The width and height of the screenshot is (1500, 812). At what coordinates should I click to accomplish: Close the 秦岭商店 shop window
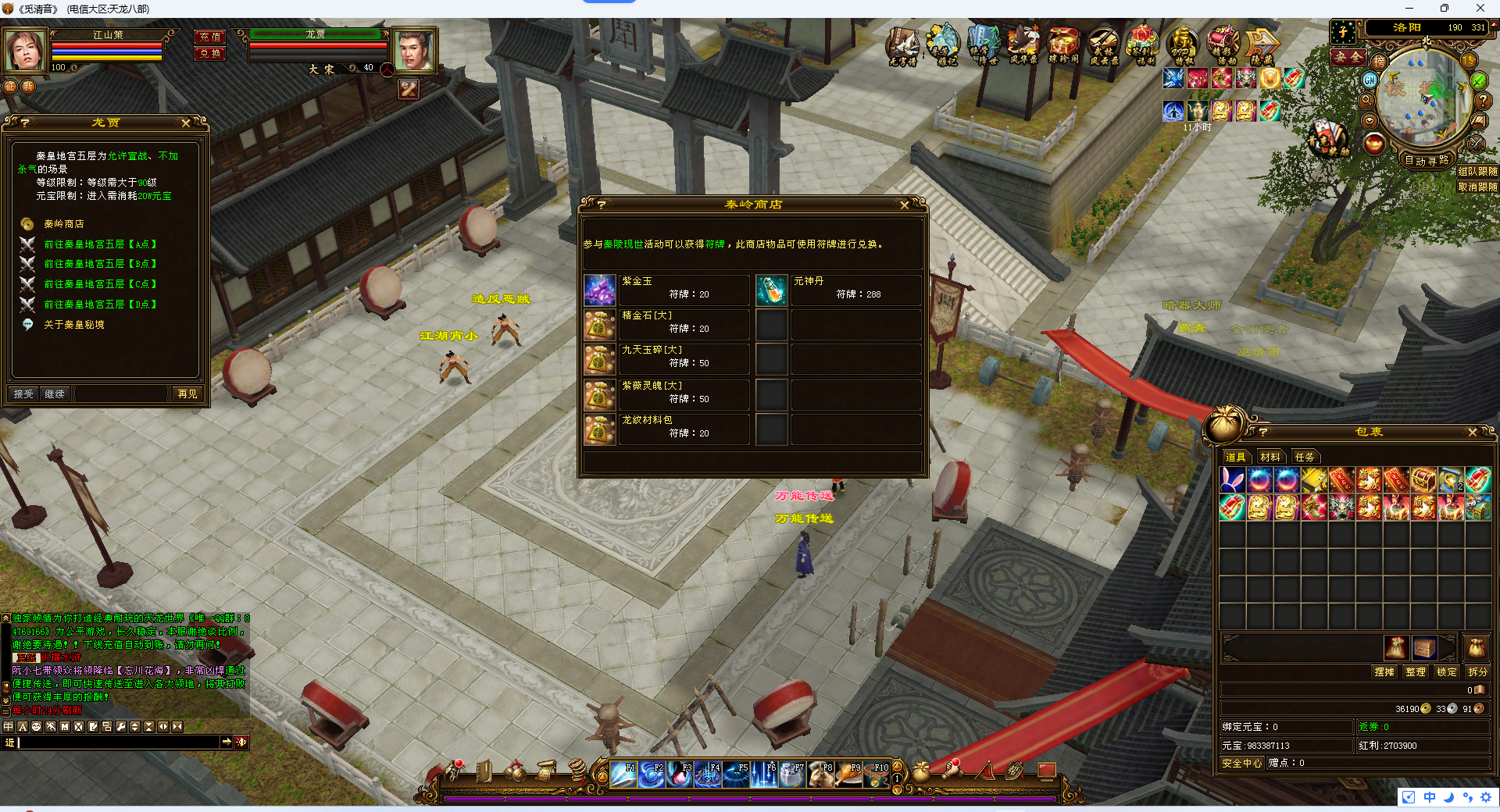tap(904, 205)
